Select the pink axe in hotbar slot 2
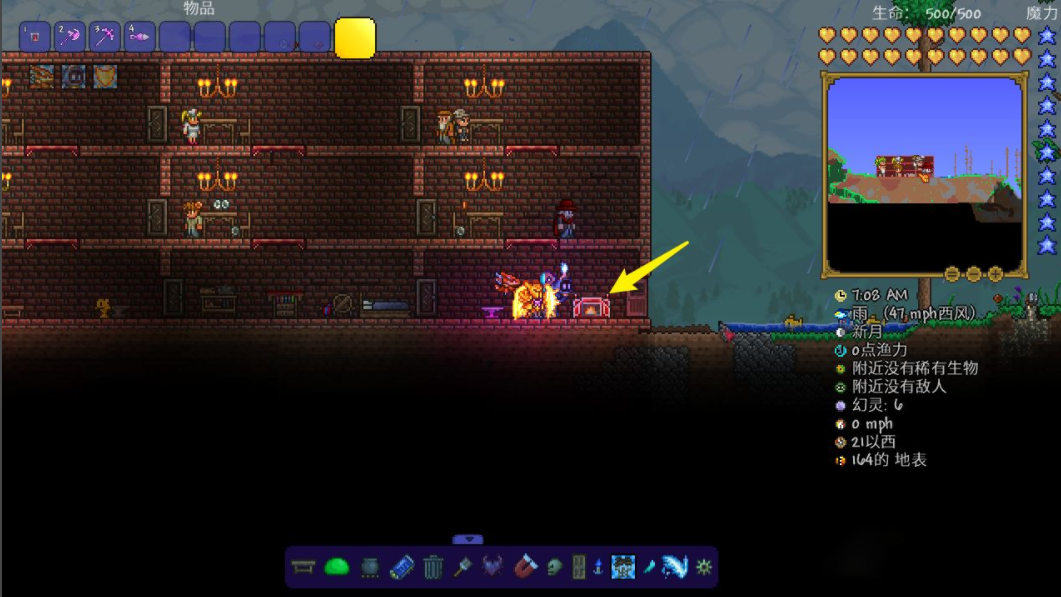The height and width of the screenshot is (597, 1061). (x=70, y=38)
